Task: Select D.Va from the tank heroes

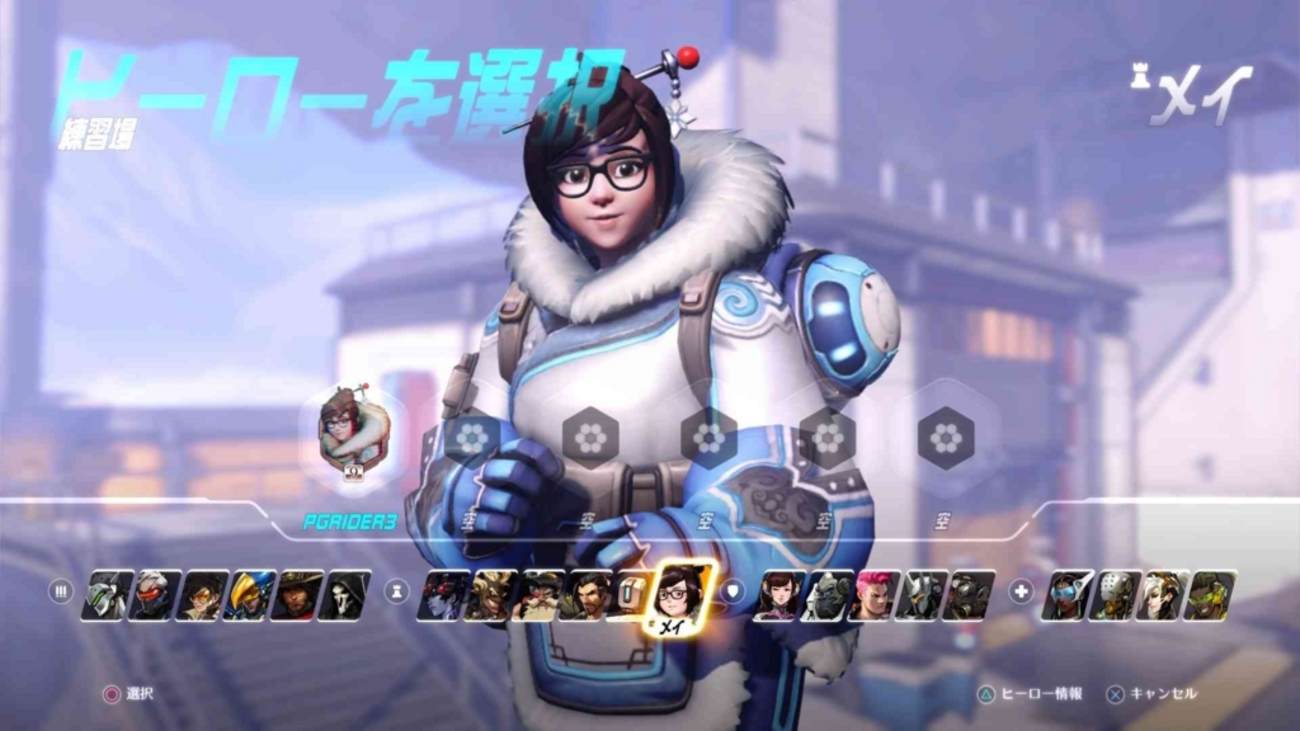Action: pos(777,595)
